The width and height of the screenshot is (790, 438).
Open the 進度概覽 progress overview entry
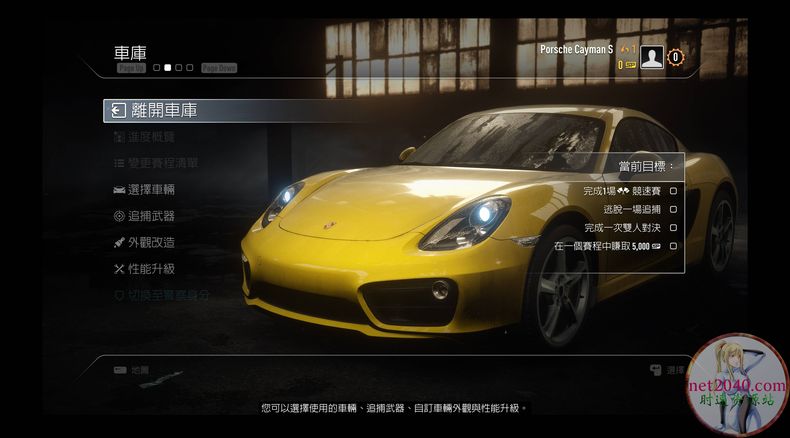tap(144, 137)
